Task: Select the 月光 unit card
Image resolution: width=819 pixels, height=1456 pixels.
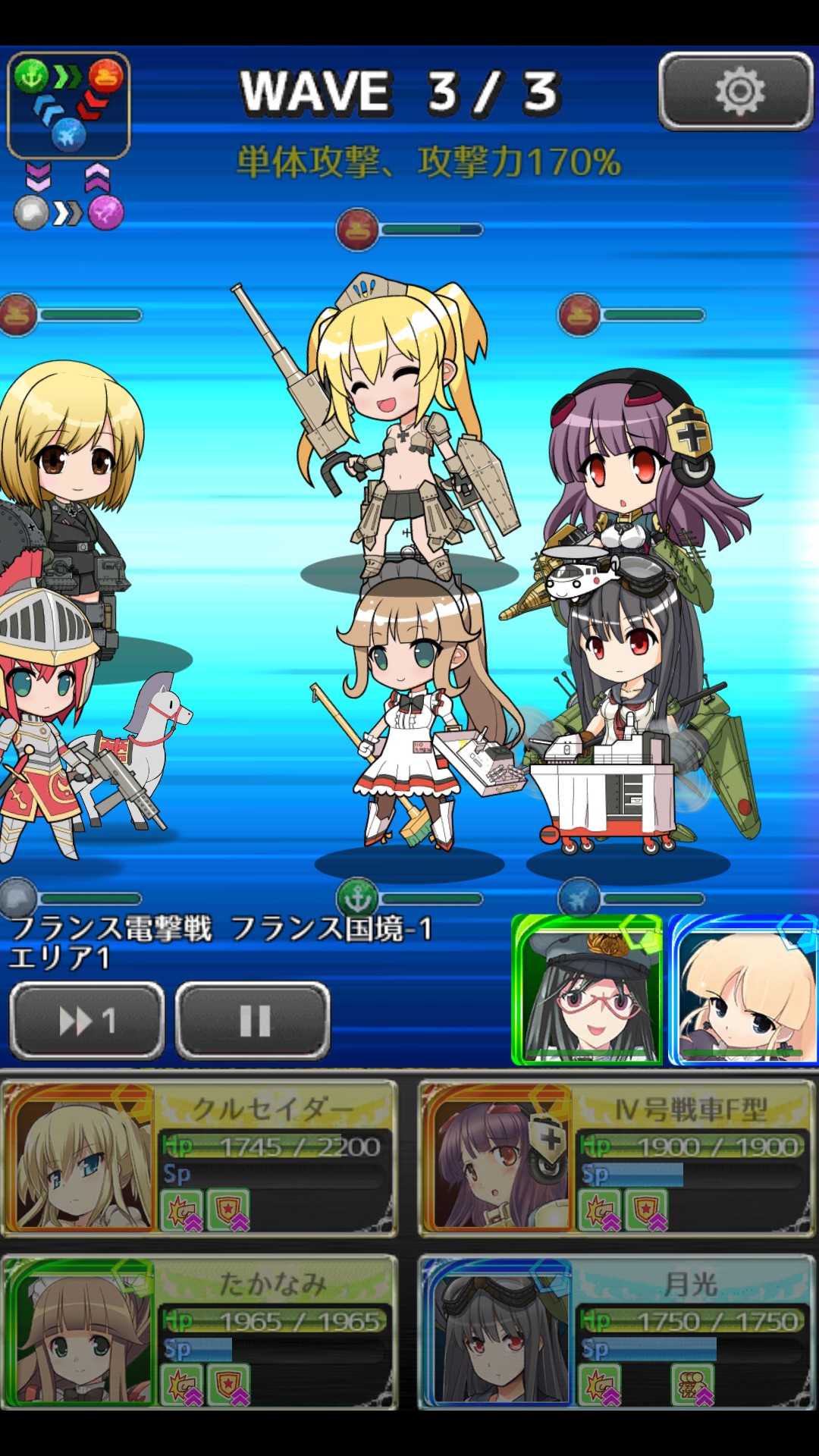Action: [x=617, y=1332]
